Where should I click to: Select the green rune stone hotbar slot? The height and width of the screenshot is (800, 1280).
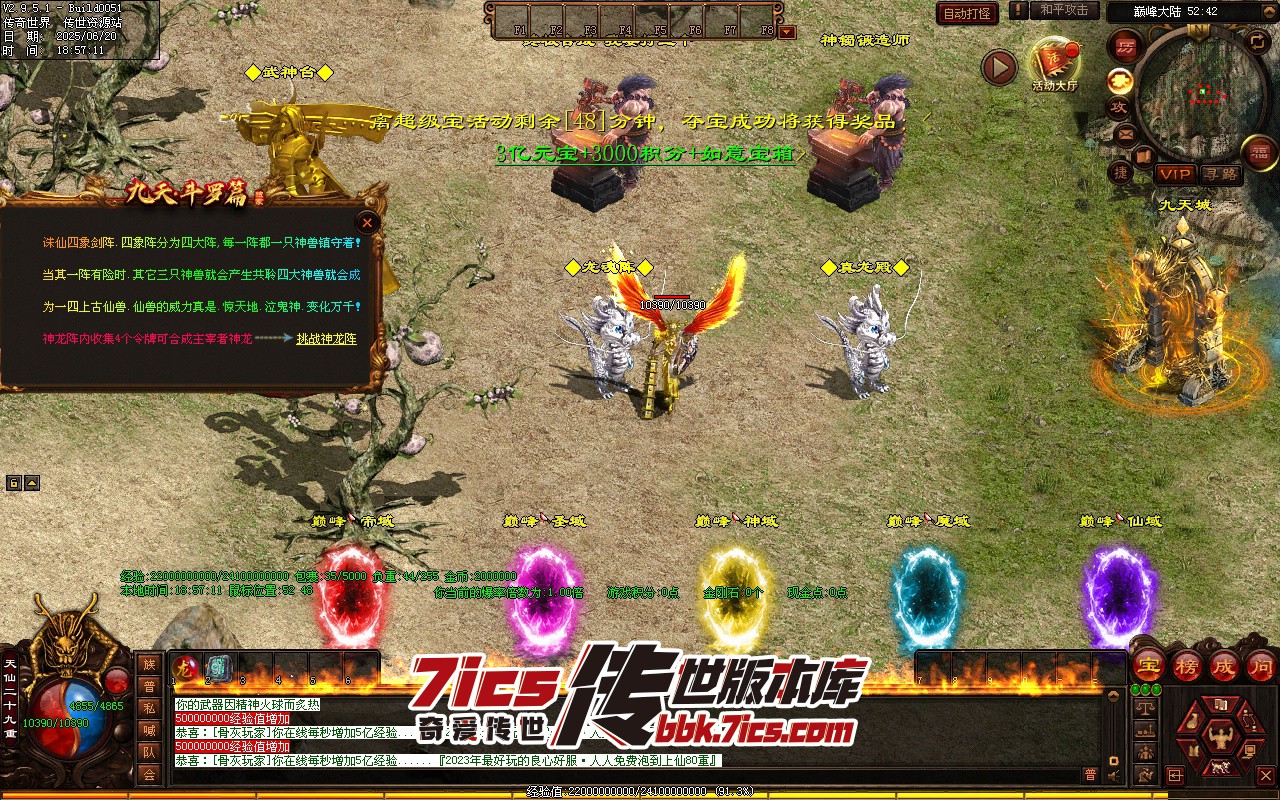pos(218,668)
